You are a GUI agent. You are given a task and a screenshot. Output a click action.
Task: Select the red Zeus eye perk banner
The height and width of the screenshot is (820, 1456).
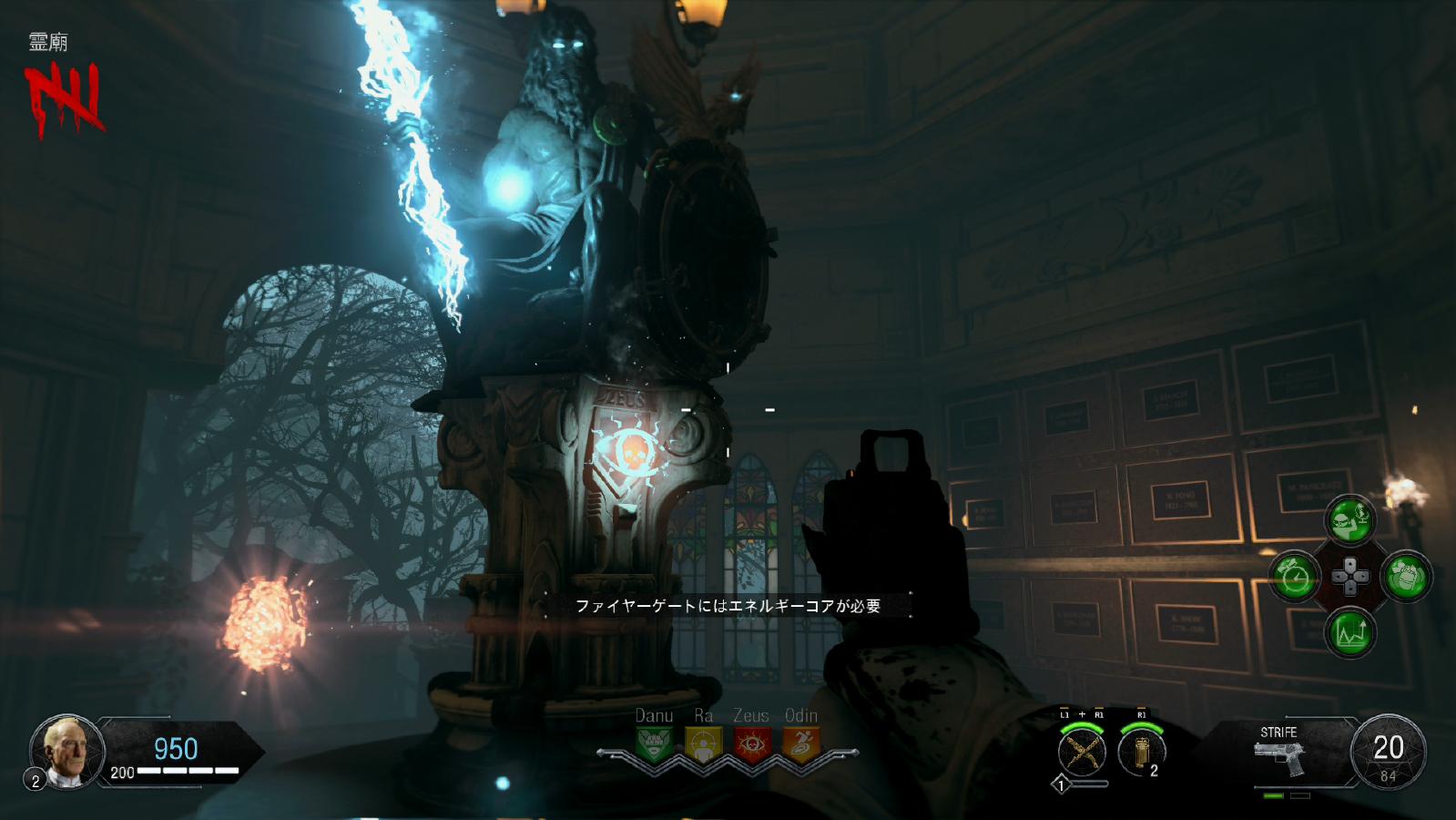pos(751,744)
